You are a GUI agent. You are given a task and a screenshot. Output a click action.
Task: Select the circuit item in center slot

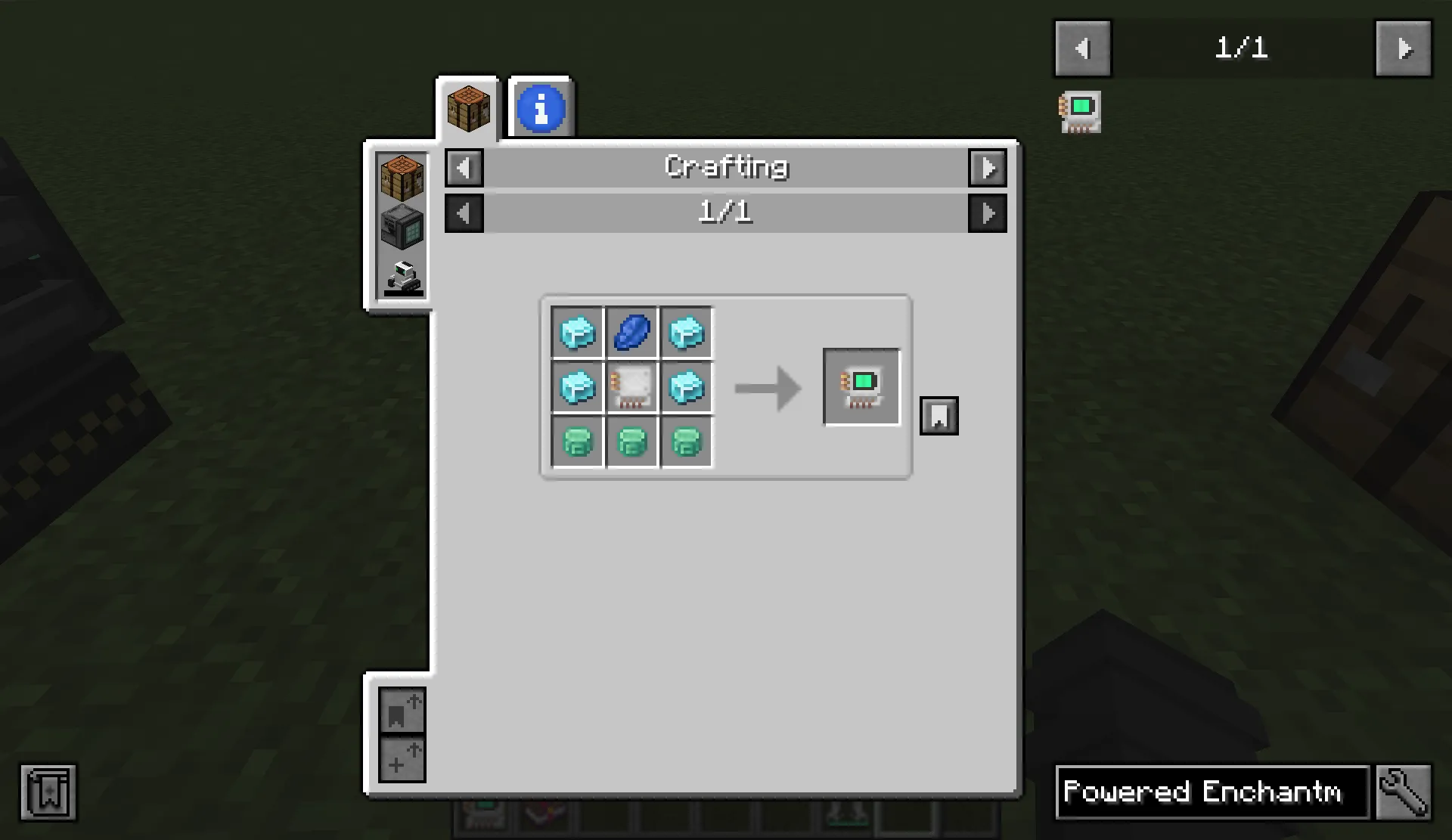[631, 387]
